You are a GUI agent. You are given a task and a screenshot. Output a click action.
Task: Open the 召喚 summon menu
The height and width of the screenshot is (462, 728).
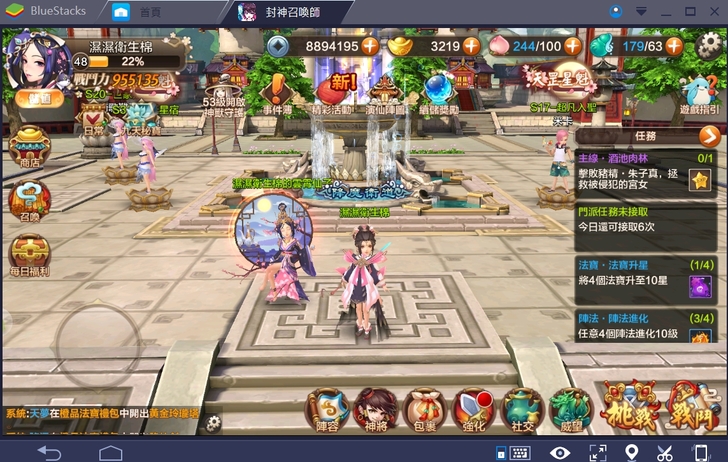(28, 200)
